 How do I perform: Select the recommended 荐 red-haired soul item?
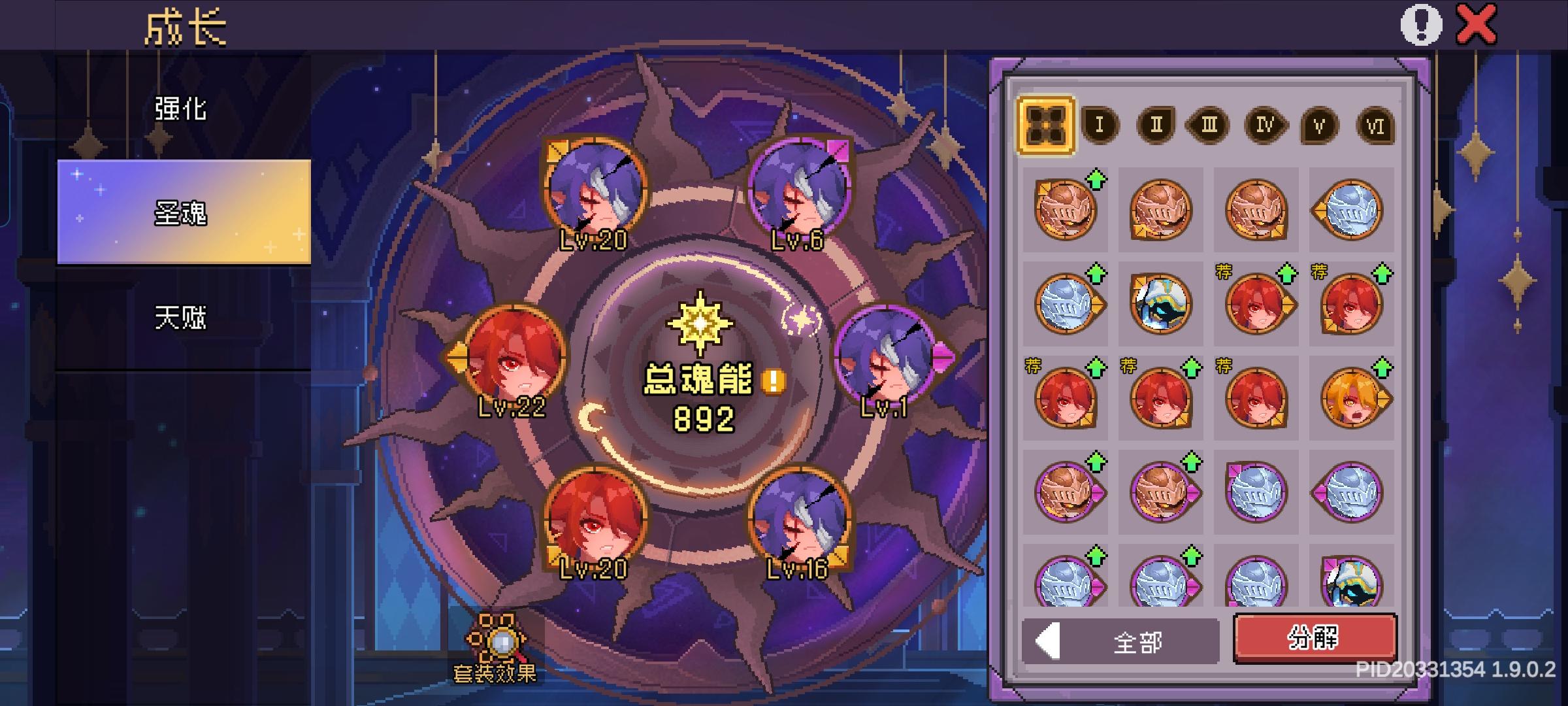pyautogui.click(x=1254, y=304)
